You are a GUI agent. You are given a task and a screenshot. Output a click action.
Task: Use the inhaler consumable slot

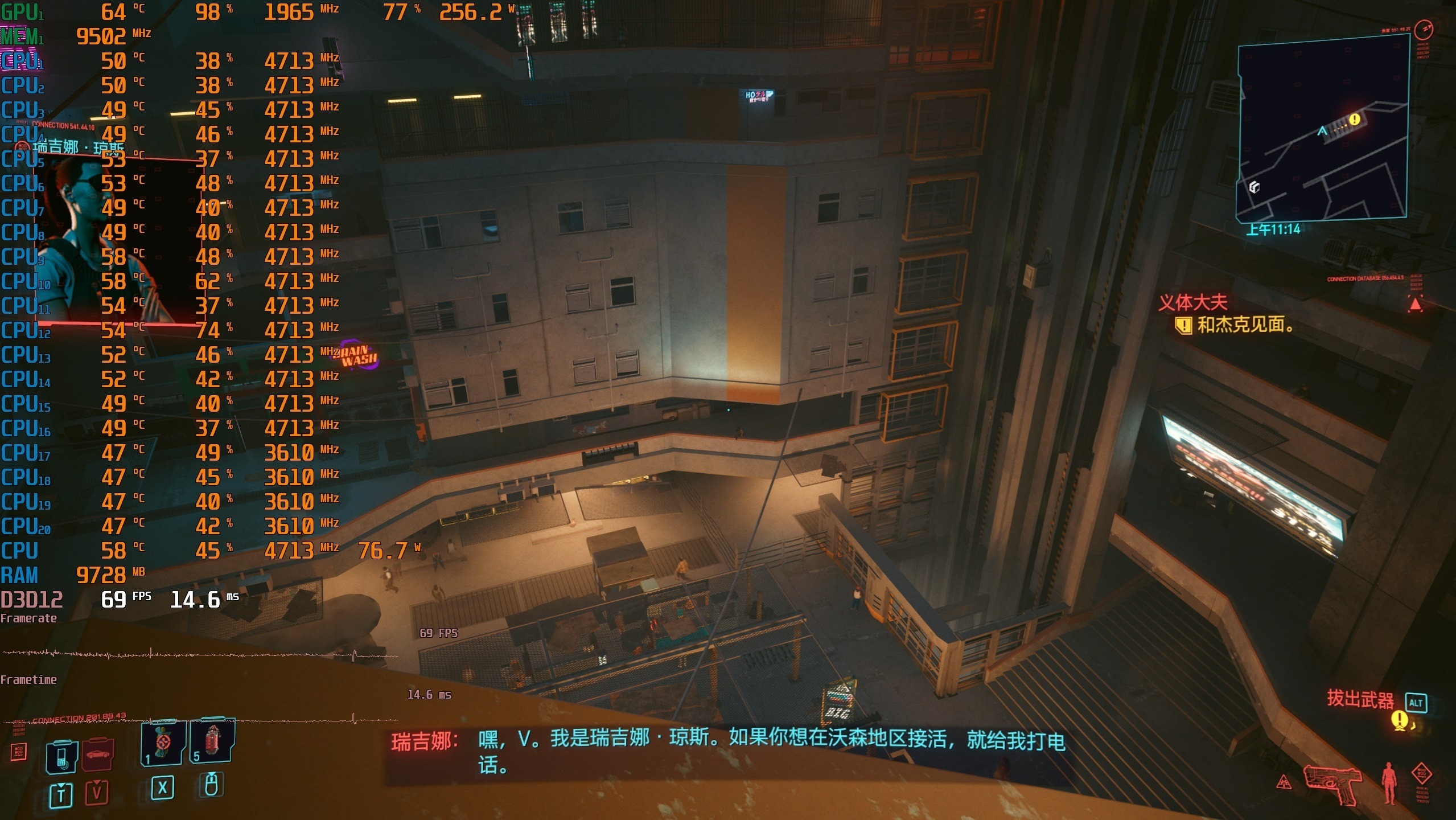(x=163, y=742)
